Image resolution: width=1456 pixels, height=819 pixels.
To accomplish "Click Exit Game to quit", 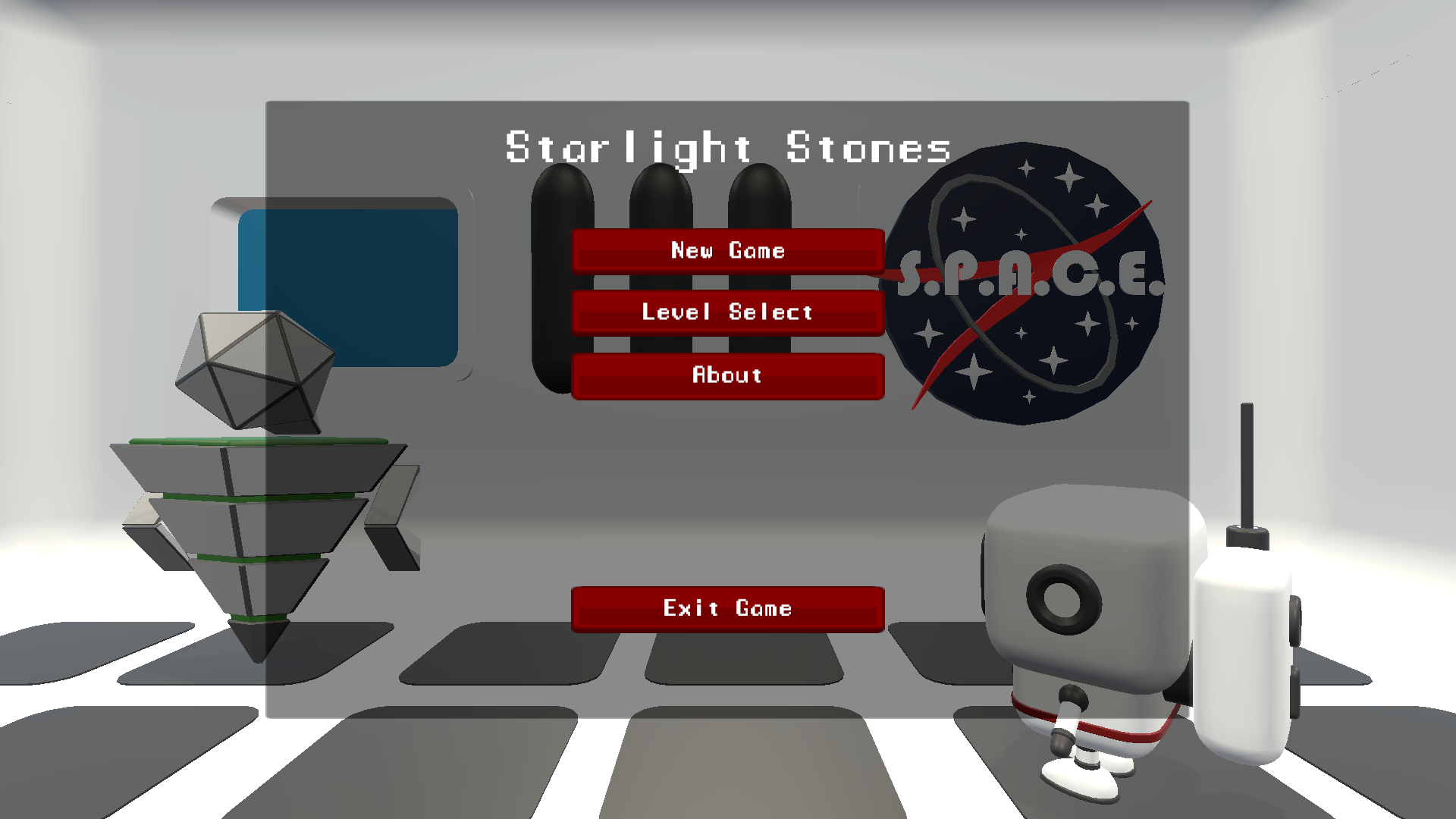I will pos(728,607).
